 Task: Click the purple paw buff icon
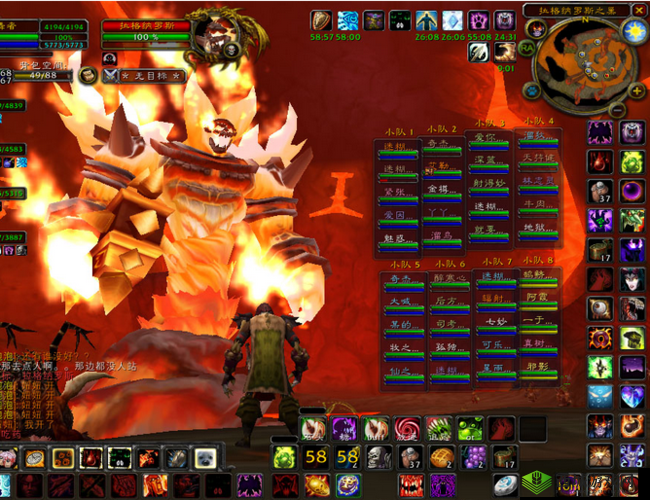[478, 20]
